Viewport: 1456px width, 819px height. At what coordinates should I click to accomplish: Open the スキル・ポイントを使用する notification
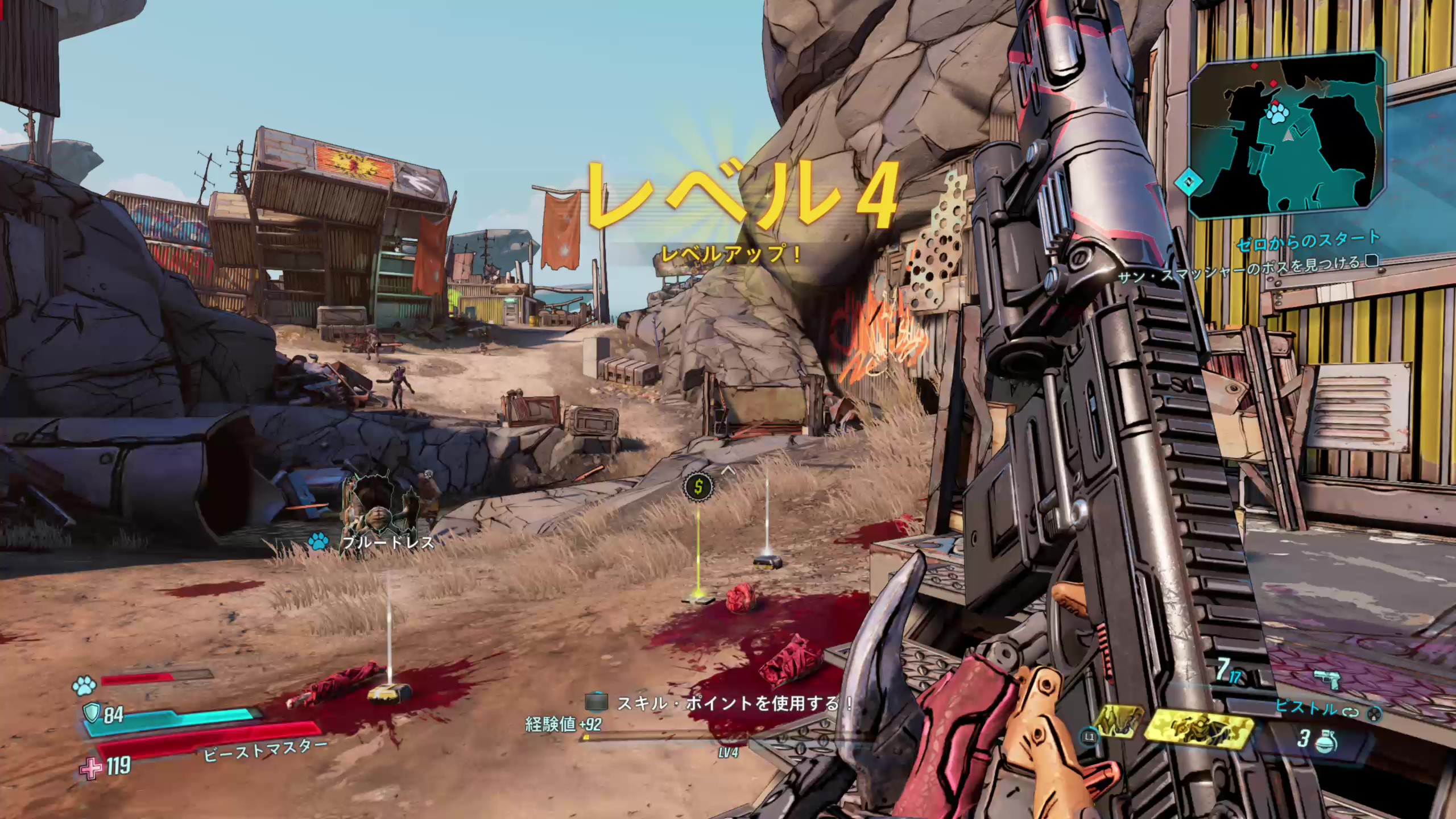click(x=722, y=704)
